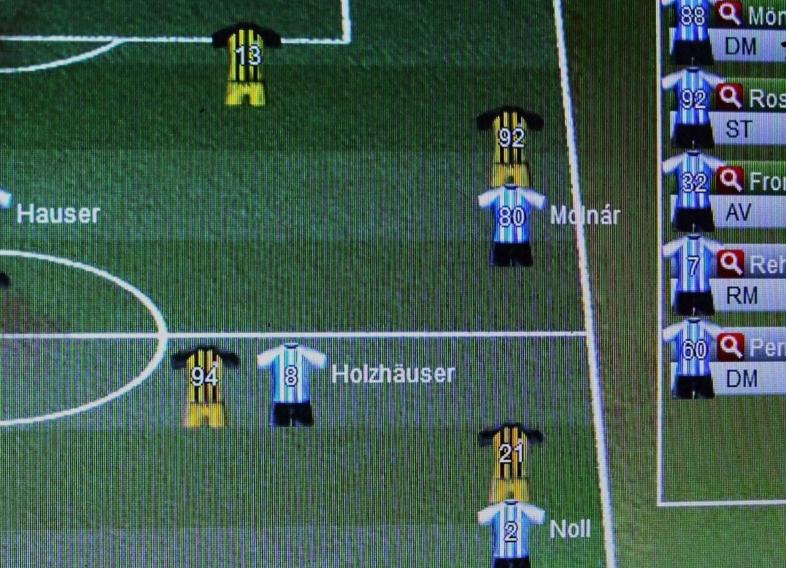The width and height of the screenshot is (786, 568).
Task: Click the magnifier beside shirt number 60
Action: point(730,347)
